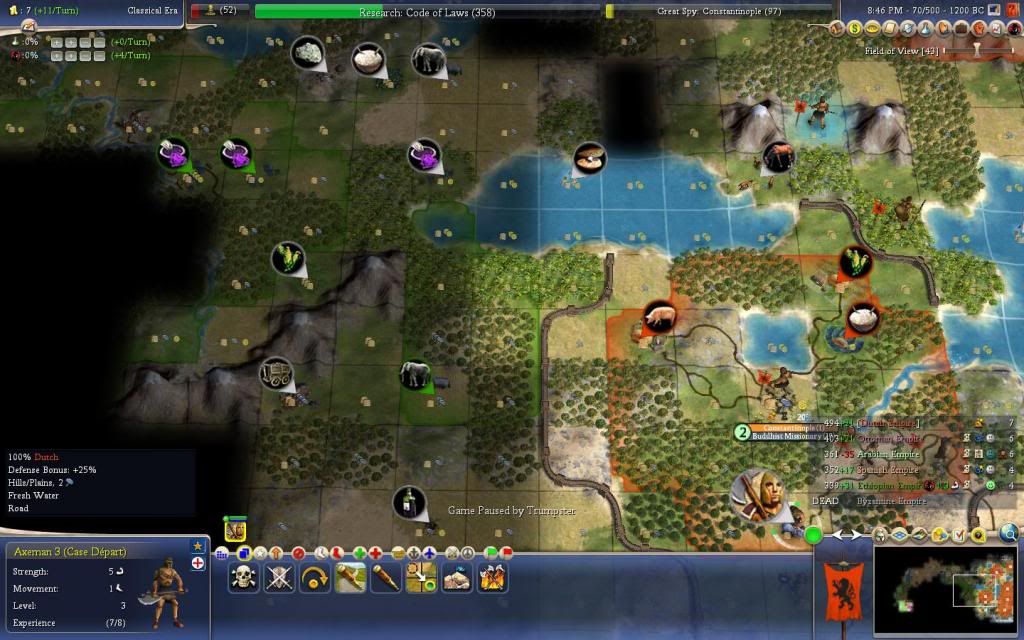
Task: Choose the curved-arrow Skip Turn command
Action: point(315,577)
